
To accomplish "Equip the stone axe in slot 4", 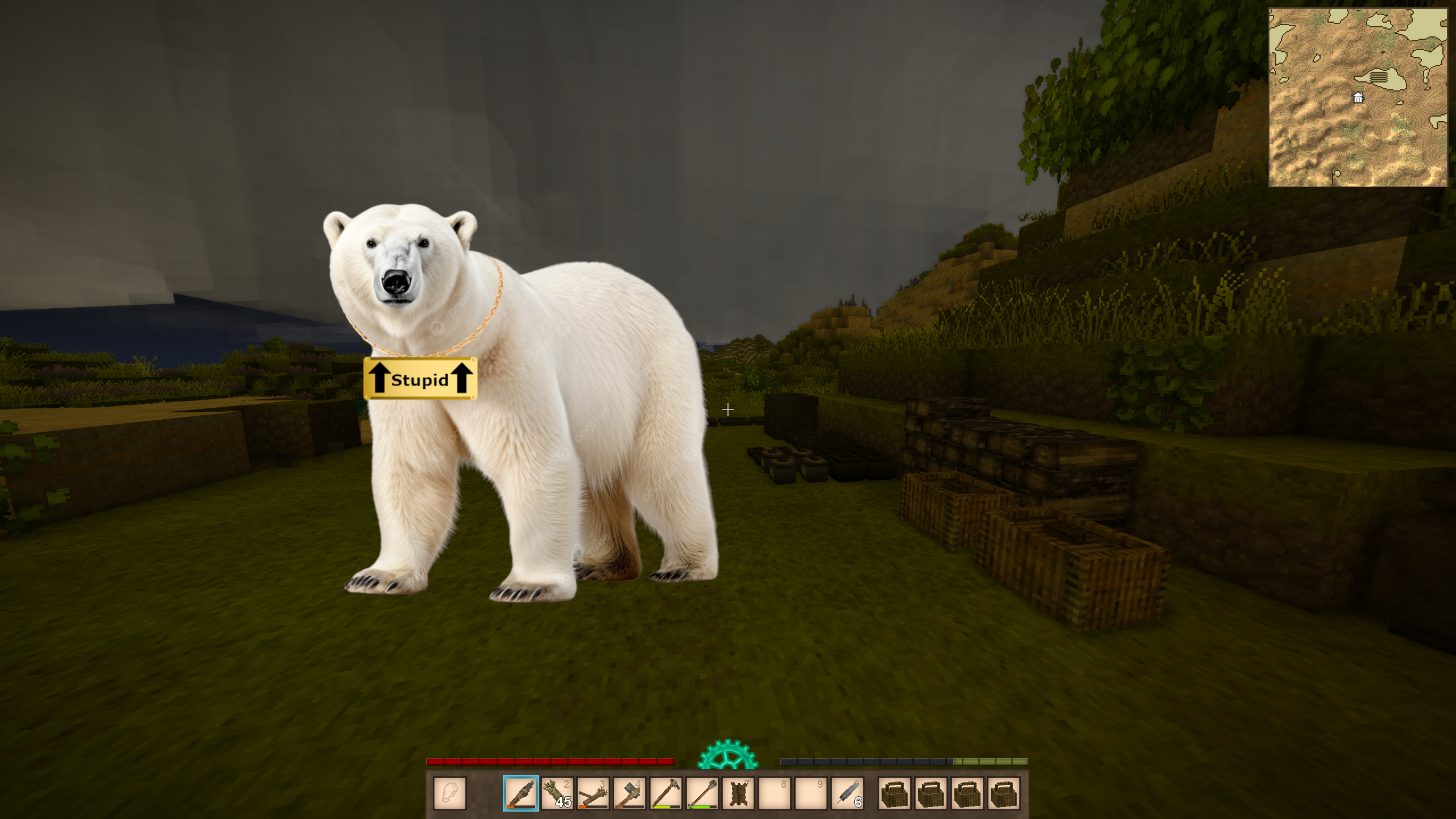I will pos(630,793).
